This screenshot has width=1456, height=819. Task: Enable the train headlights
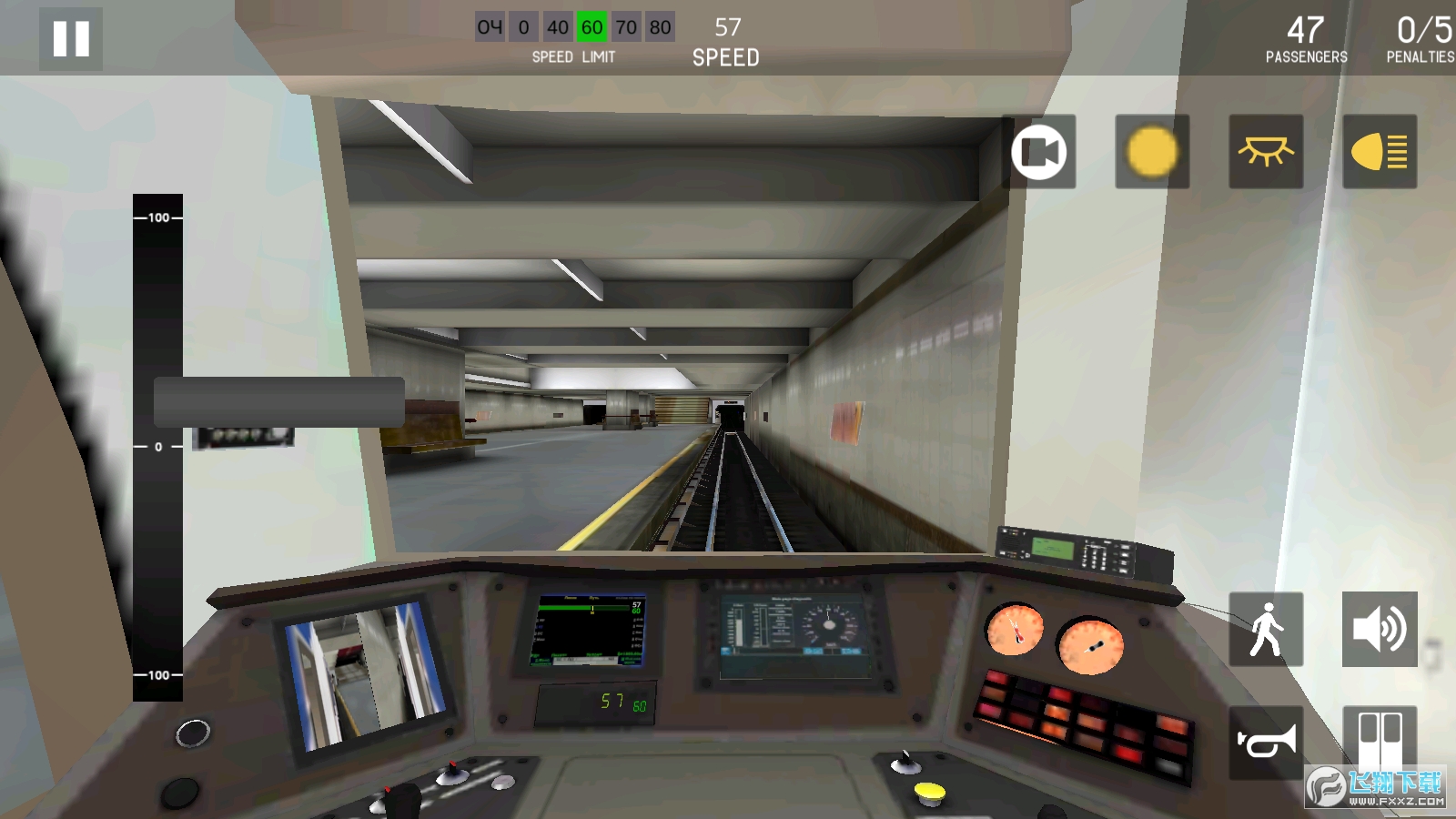pos(1380,151)
